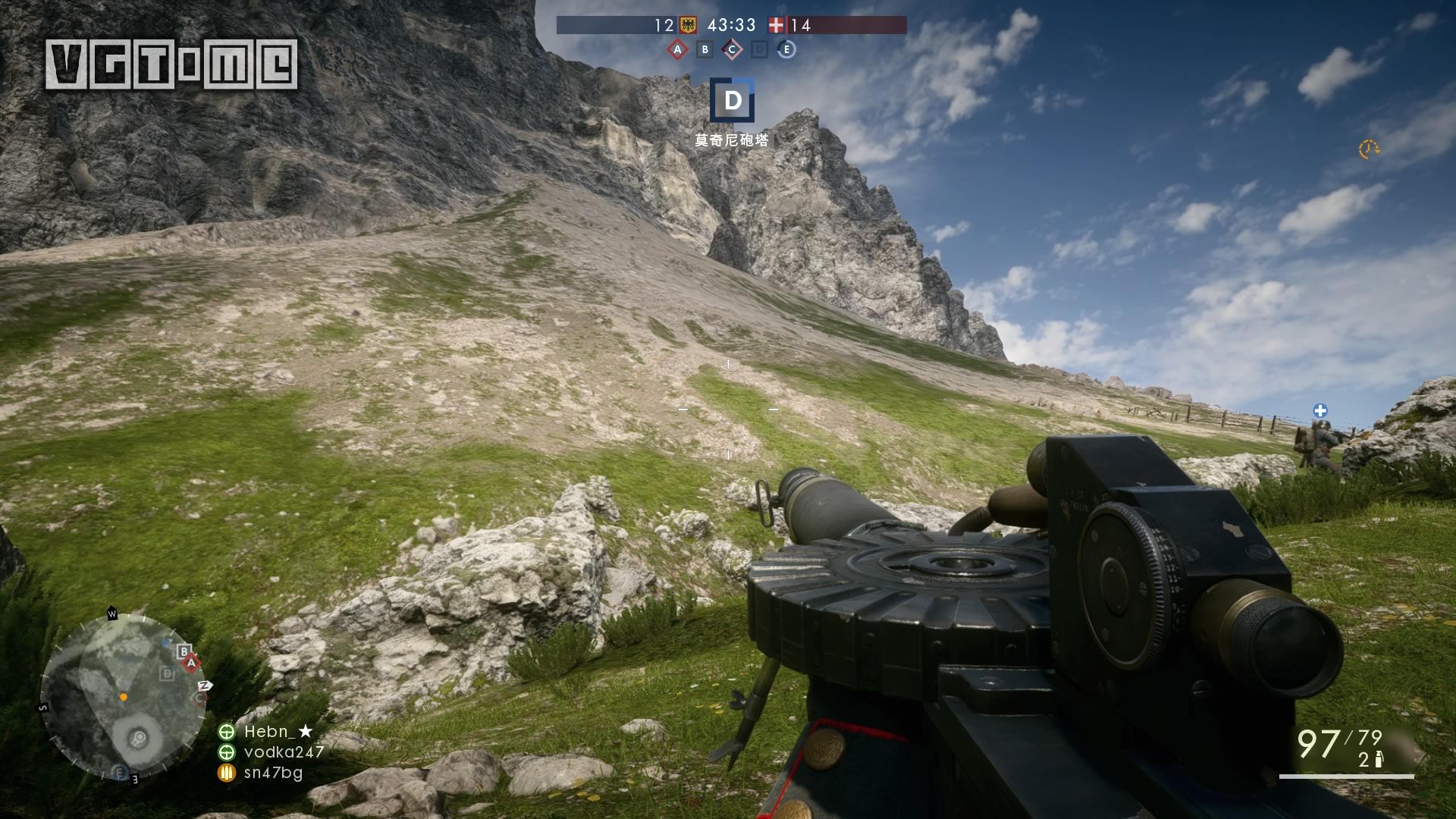Select objective flag B in the top bar
Screen dimensions: 1456x819
click(x=704, y=50)
